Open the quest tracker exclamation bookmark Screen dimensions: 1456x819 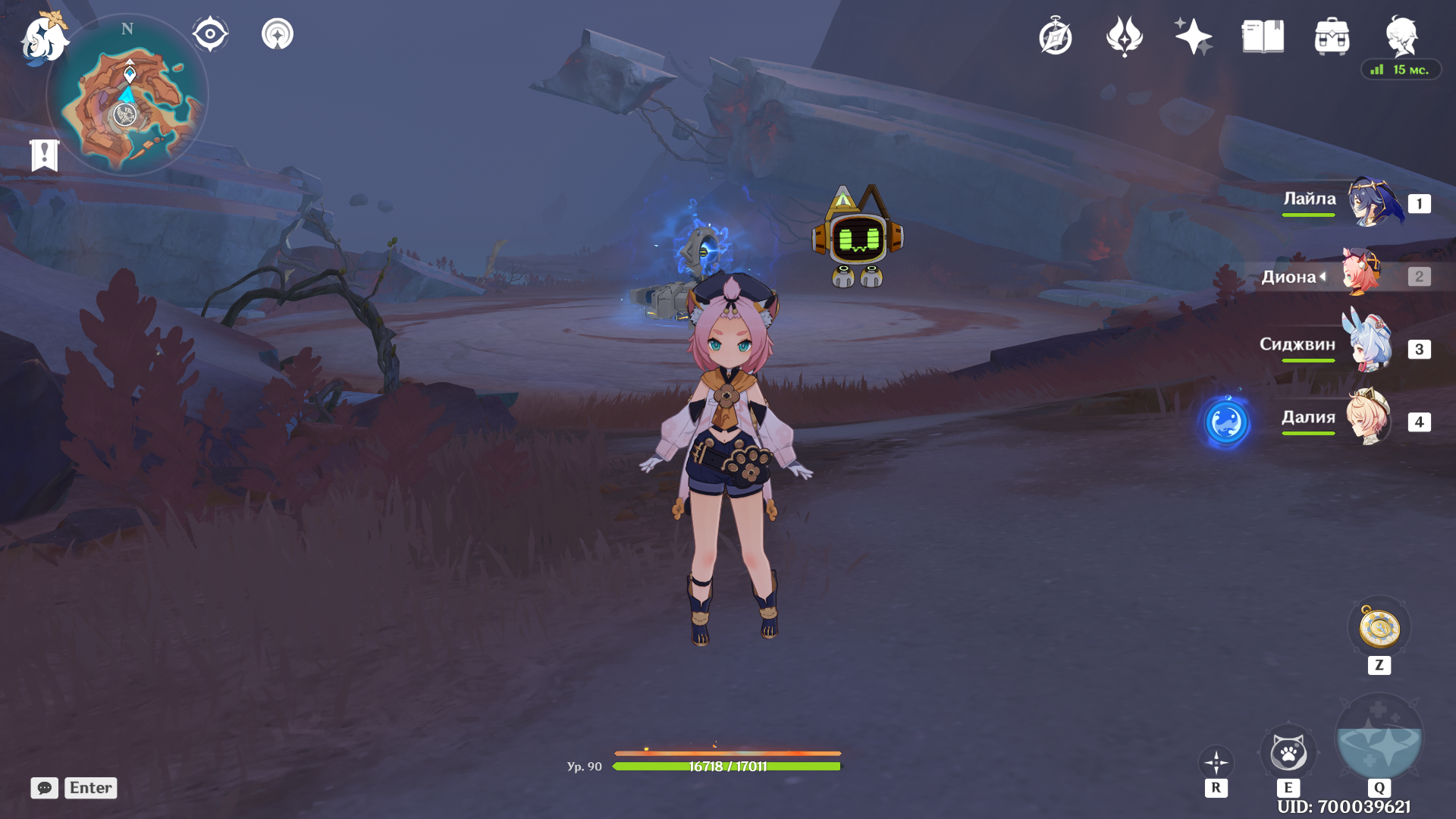pyautogui.click(x=45, y=155)
